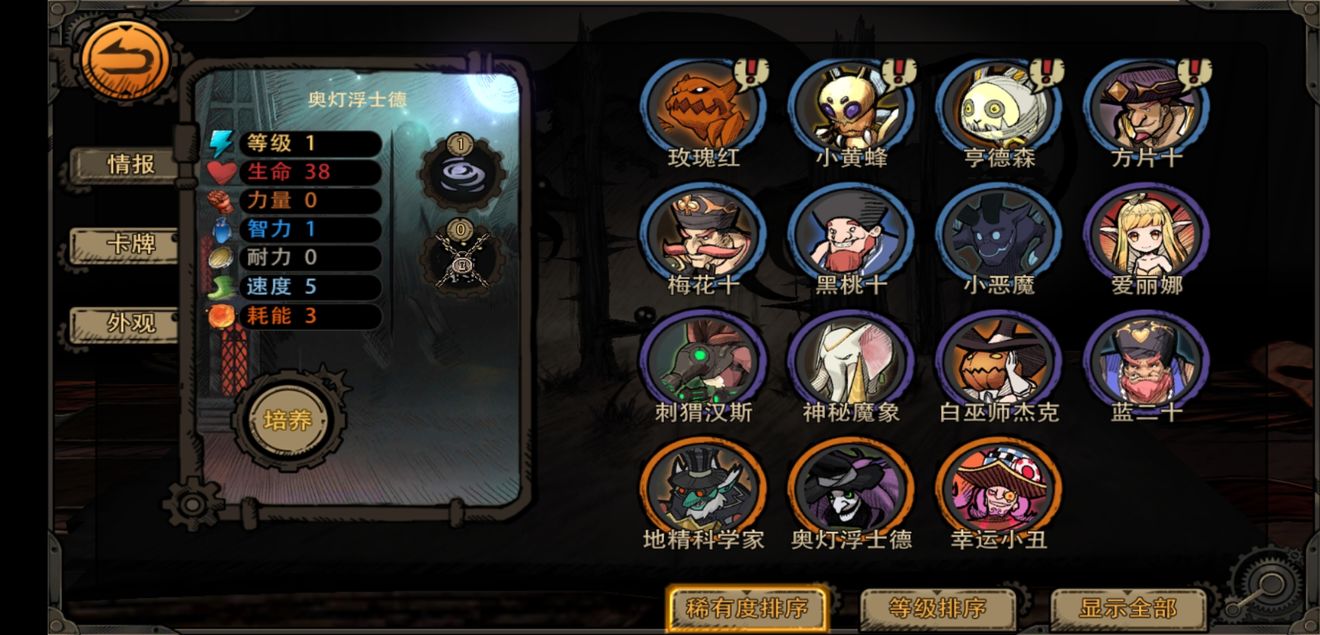
Task: Open the 卡牌 tab
Action: [x=131, y=244]
